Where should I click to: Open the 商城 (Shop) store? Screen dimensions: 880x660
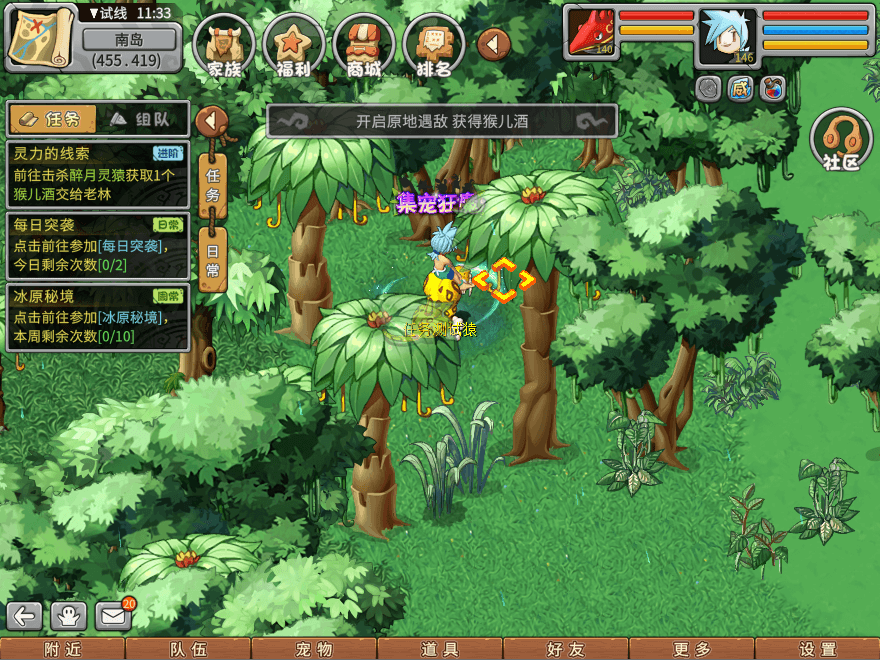tap(364, 47)
